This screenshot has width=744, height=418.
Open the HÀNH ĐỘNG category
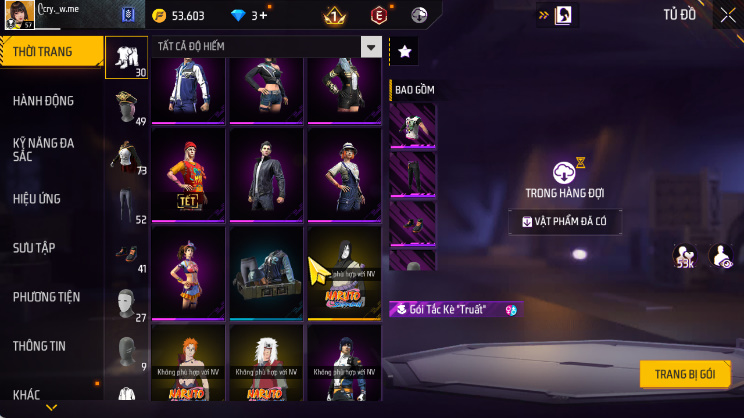[x=44, y=101]
